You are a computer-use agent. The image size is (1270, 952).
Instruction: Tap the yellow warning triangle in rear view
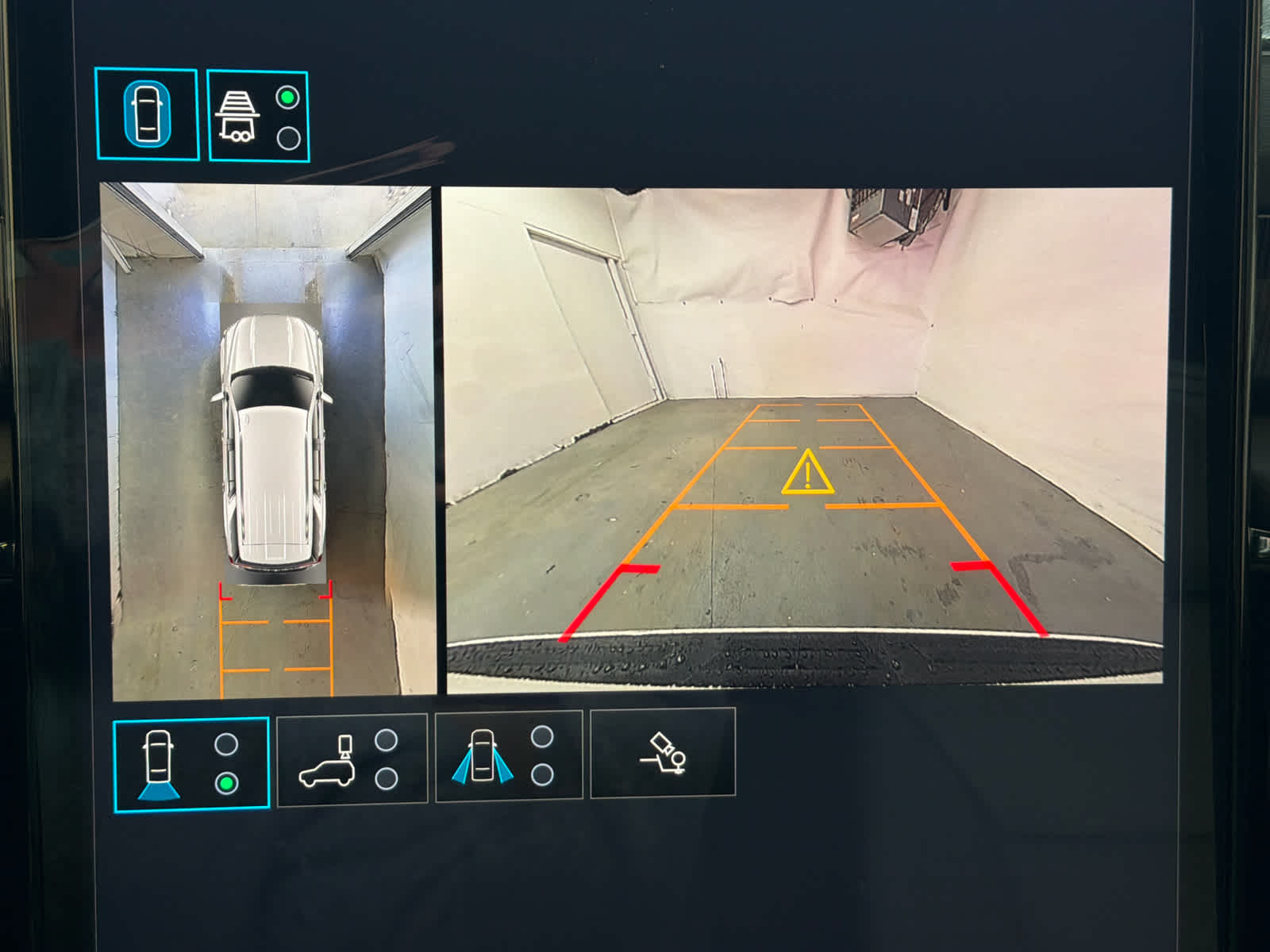pos(807,474)
